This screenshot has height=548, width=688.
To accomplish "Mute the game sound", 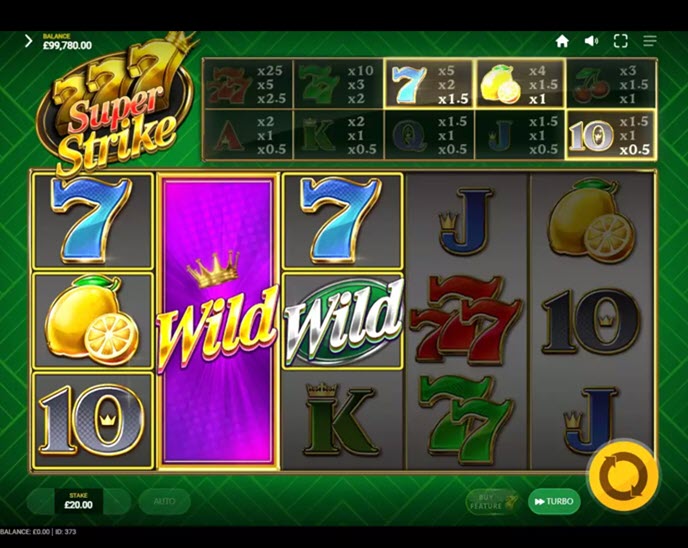I will pyautogui.click(x=591, y=41).
